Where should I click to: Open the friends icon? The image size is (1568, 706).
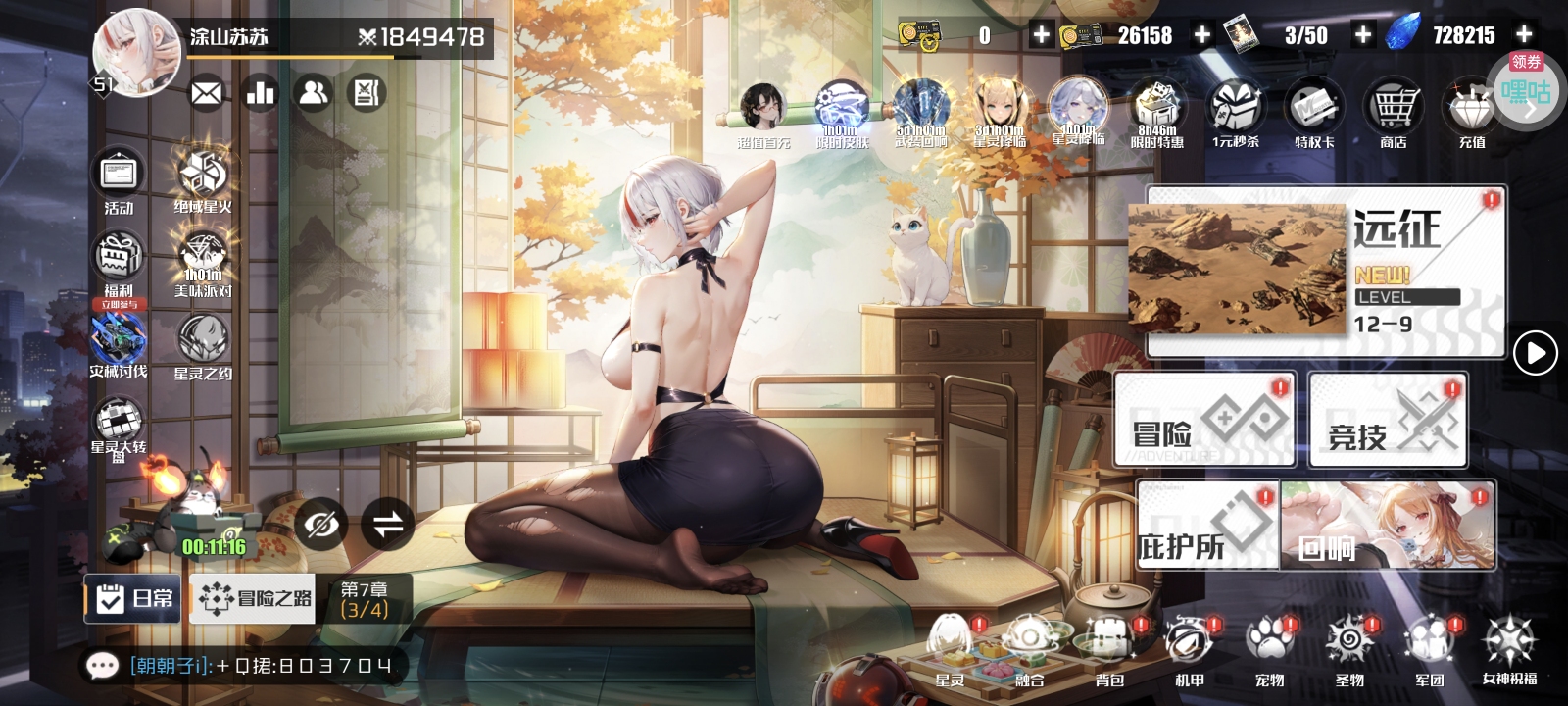314,93
